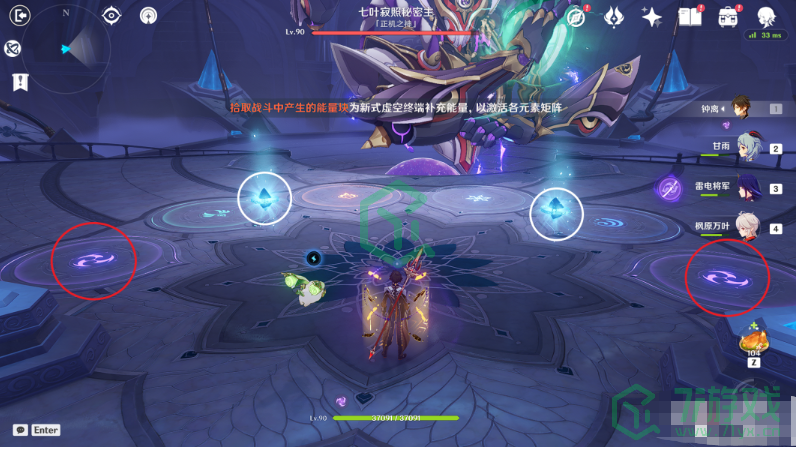Open the backpack Inventory icon

point(727,17)
